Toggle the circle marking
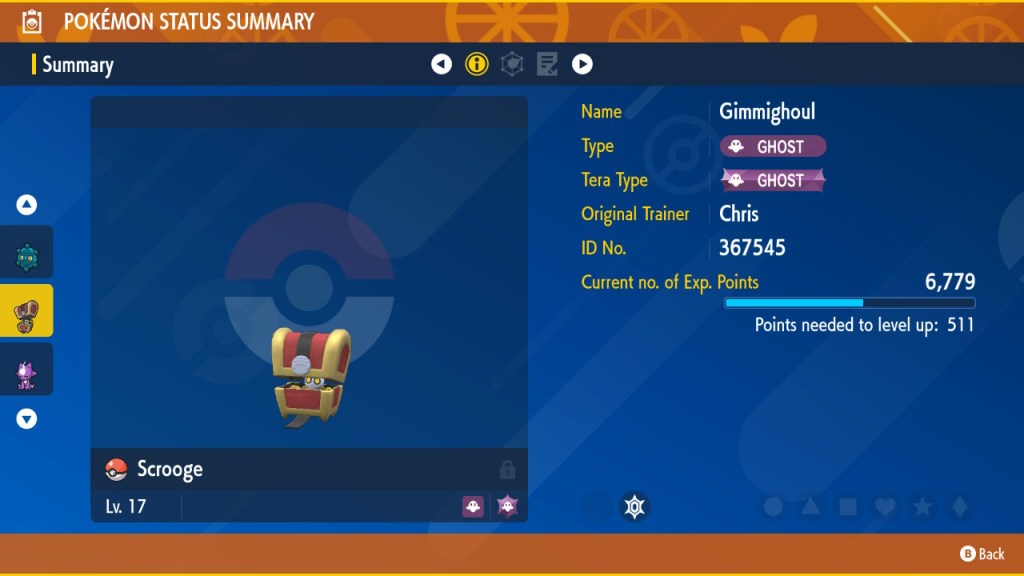The height and width of the screenshot is (576, 1024). click(773, 507)
